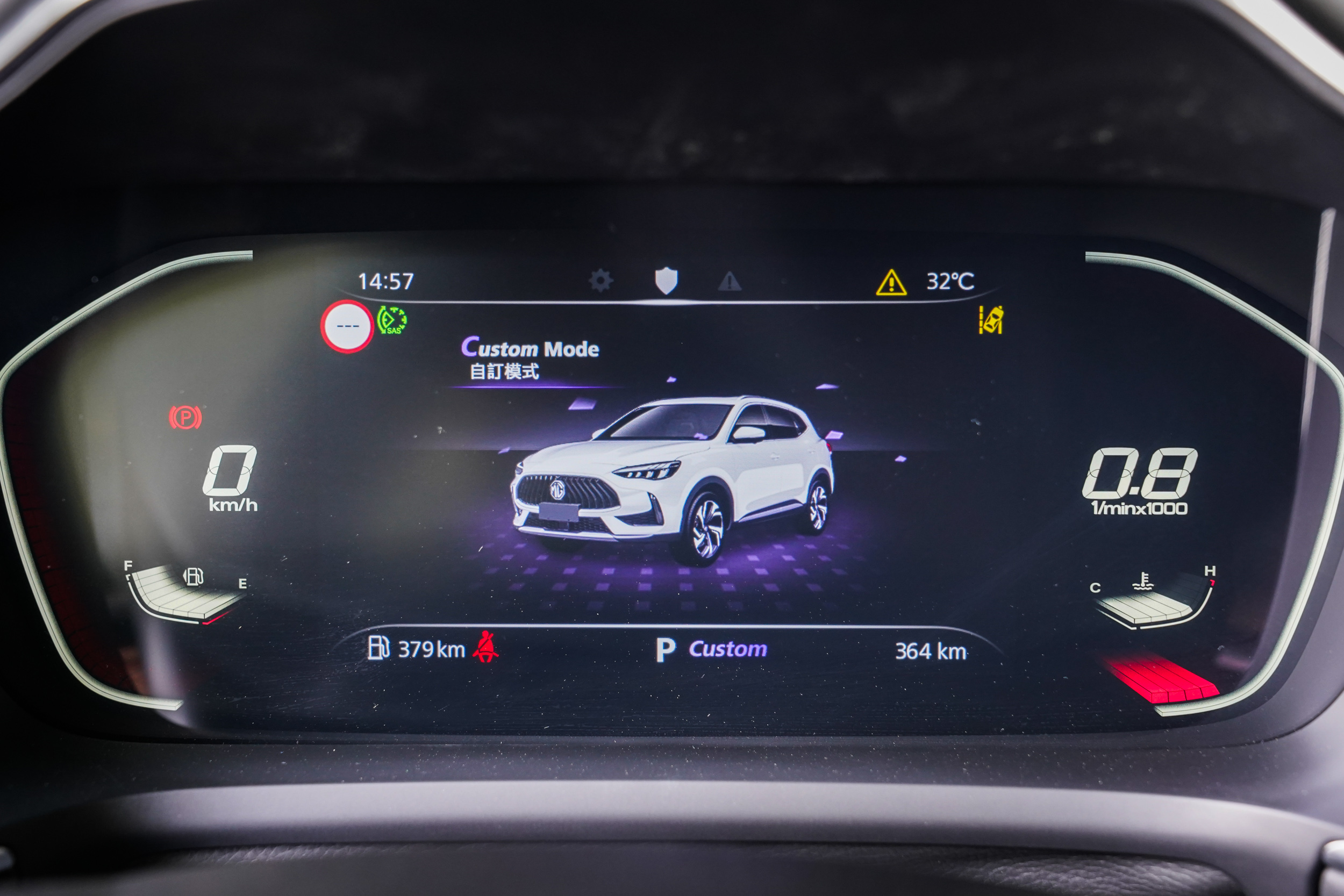Click the red-ringed speed limit sign
The width and height of the screenshot is (1344, 896).
click(x=347, y=326)
